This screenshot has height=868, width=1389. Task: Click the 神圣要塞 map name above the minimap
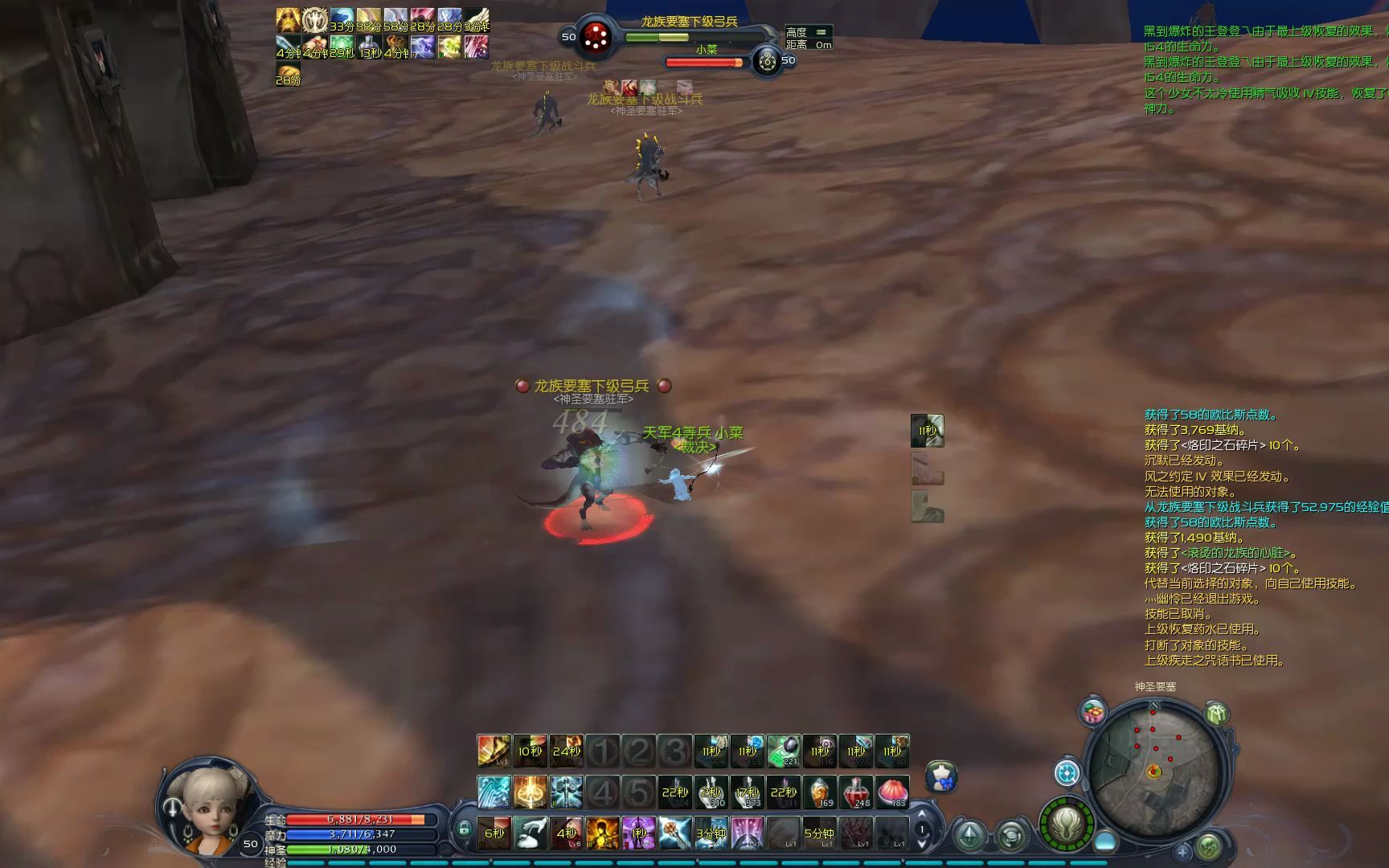pyautogui.click(x=1155, y=686)
